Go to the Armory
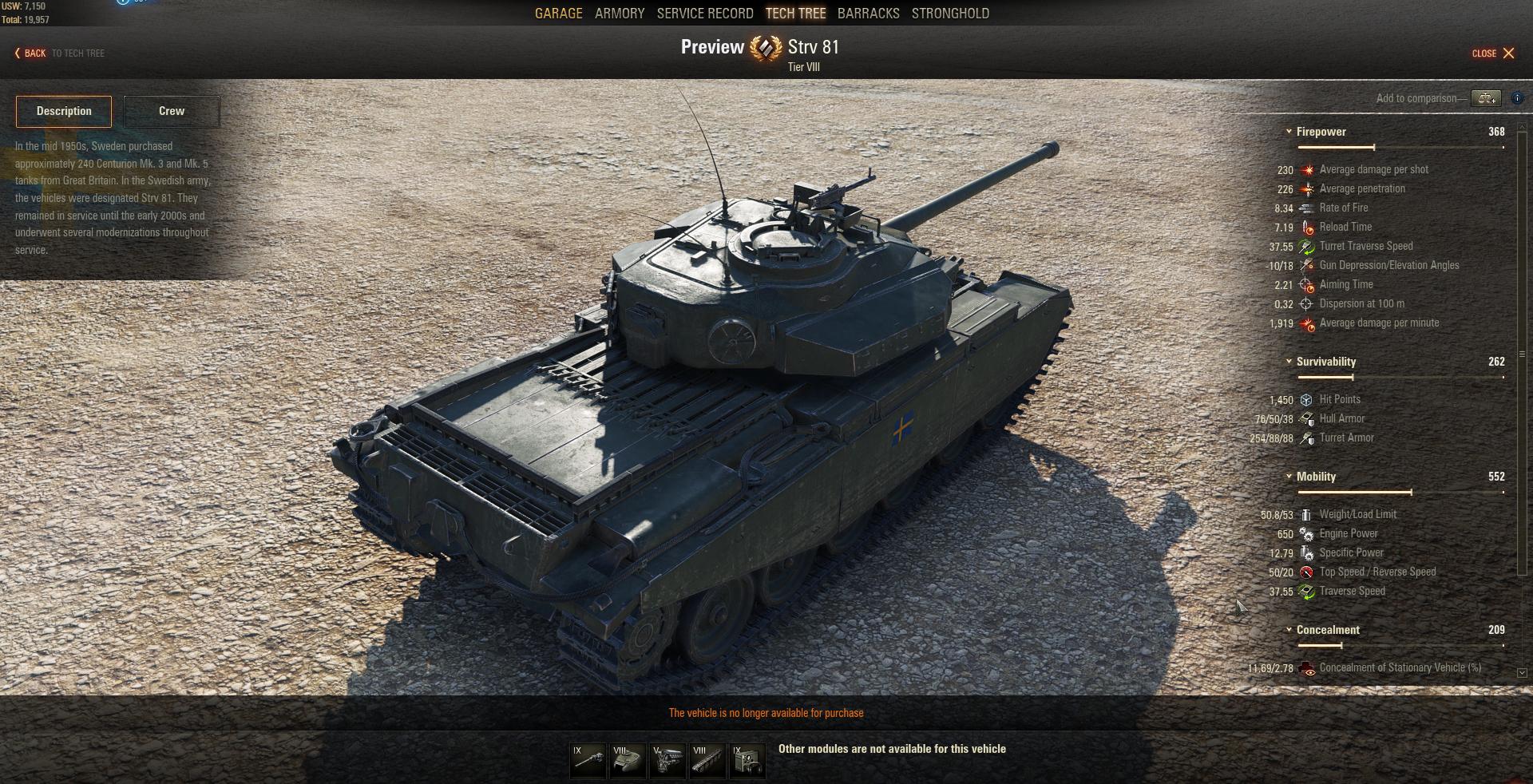1533x784 pixels. coord(619,14)
